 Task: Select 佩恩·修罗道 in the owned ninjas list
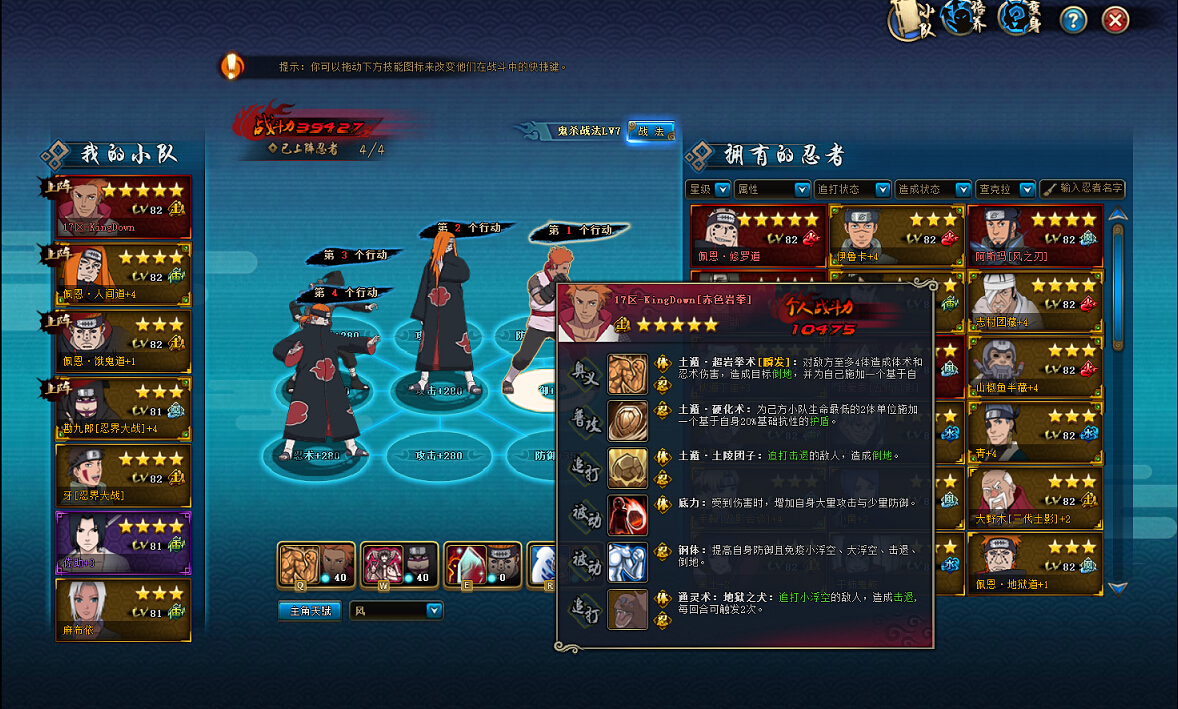pyautogui.click(x=758, y=236)
